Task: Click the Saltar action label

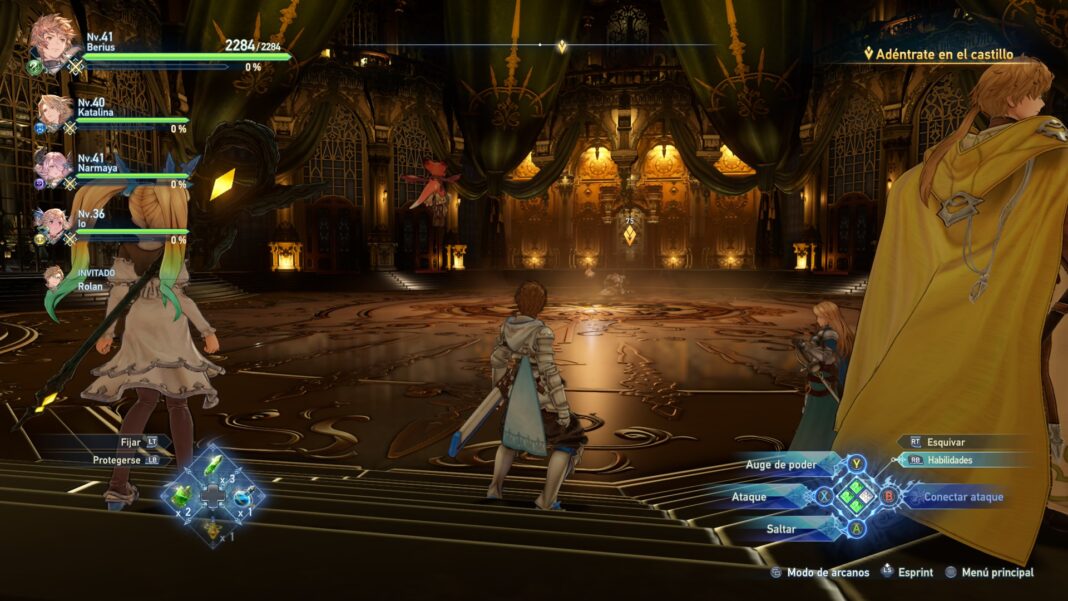Action: tap(781, 528)
